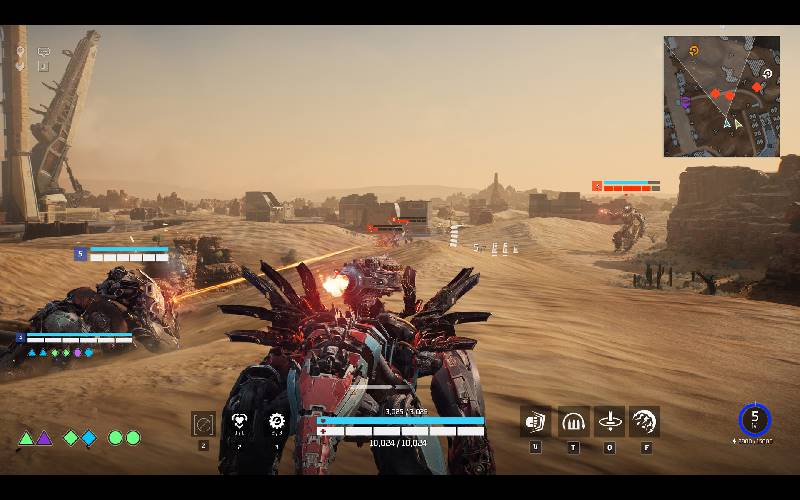
Task: Click the blue circular level 5 indicator
Action: [x=755, y=419]
